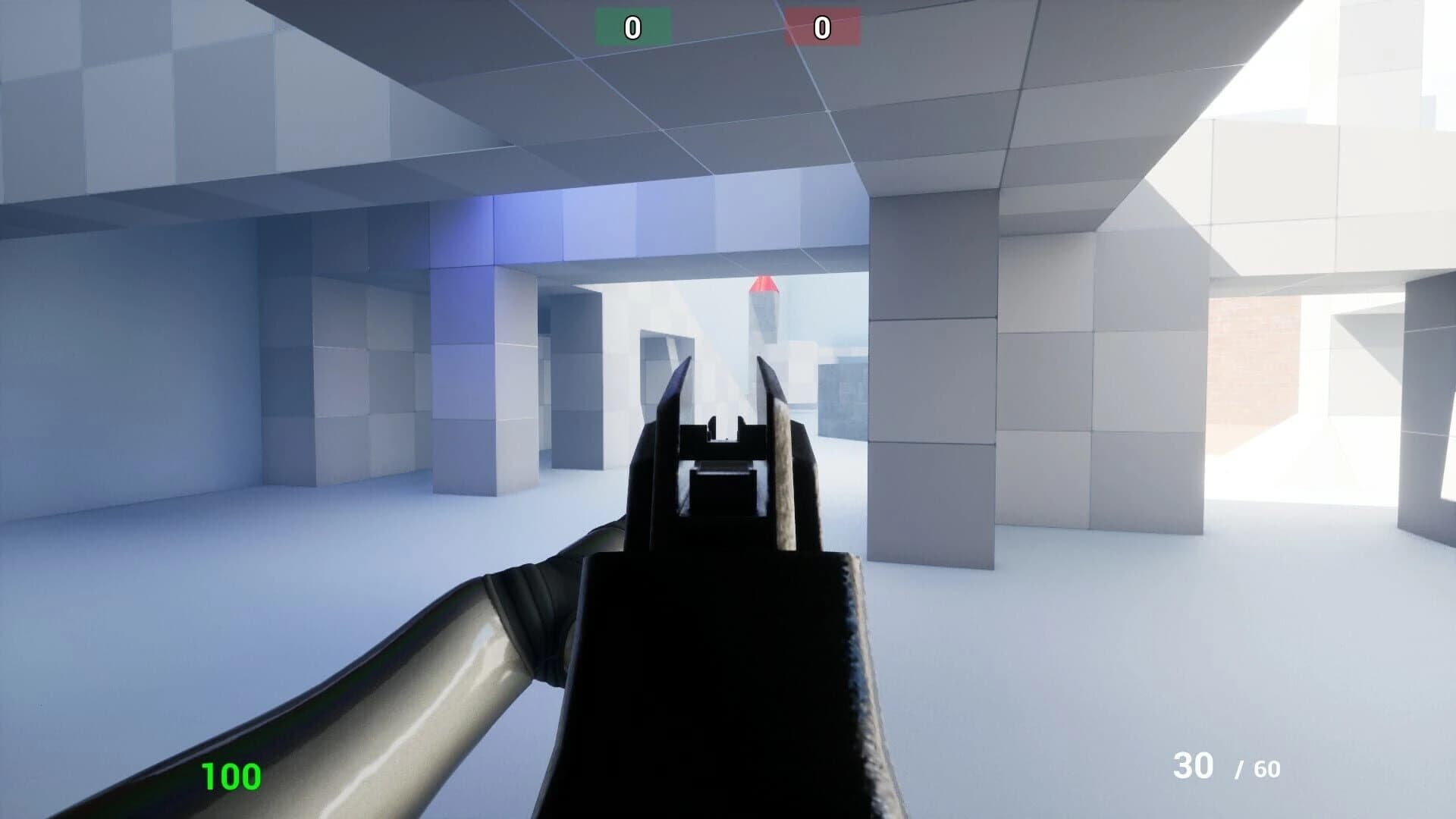
Task: Click the 100 health counter
Action: (x=230, y=776)
